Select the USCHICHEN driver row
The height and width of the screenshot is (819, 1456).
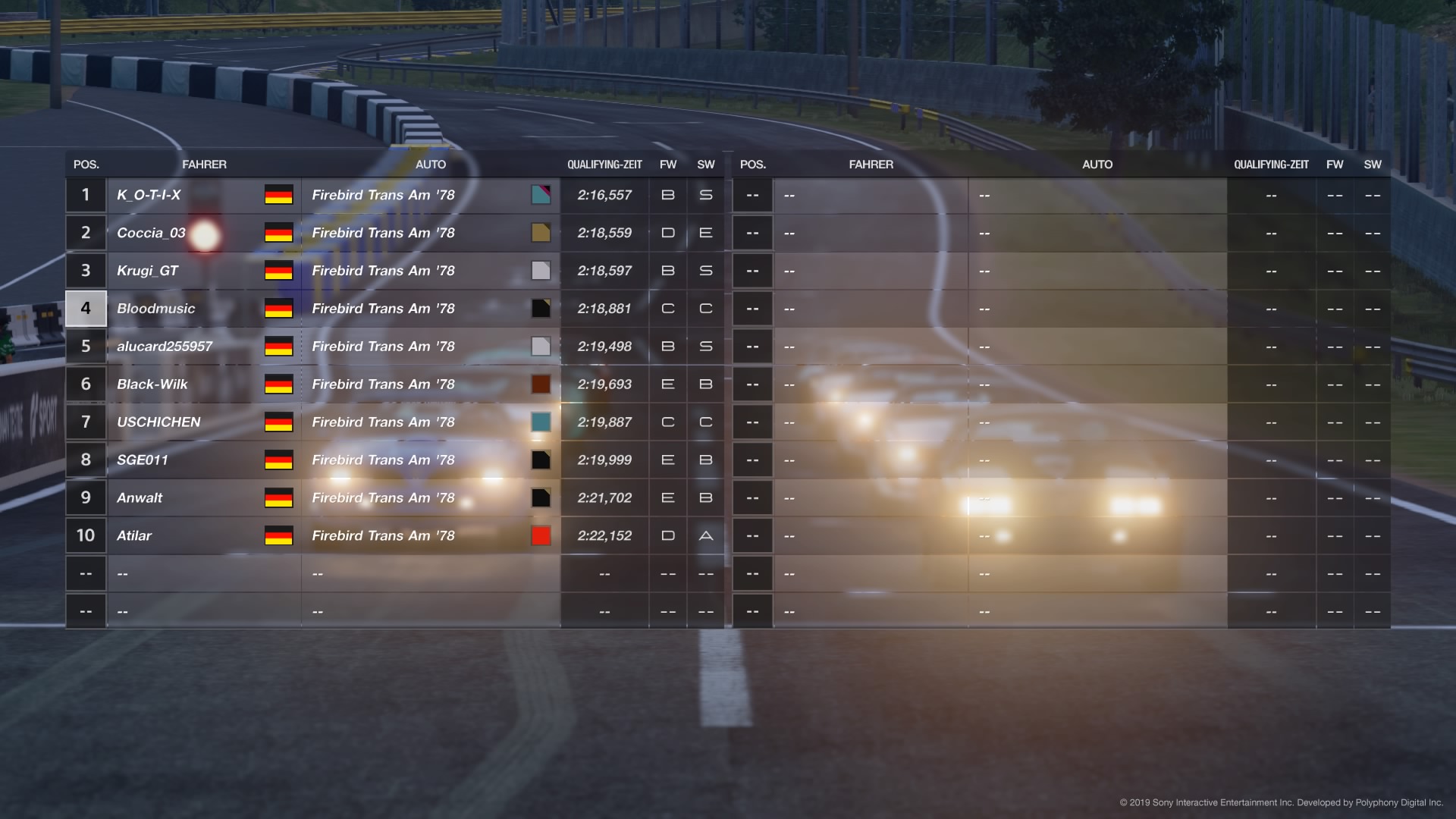[x=158, y=422]
